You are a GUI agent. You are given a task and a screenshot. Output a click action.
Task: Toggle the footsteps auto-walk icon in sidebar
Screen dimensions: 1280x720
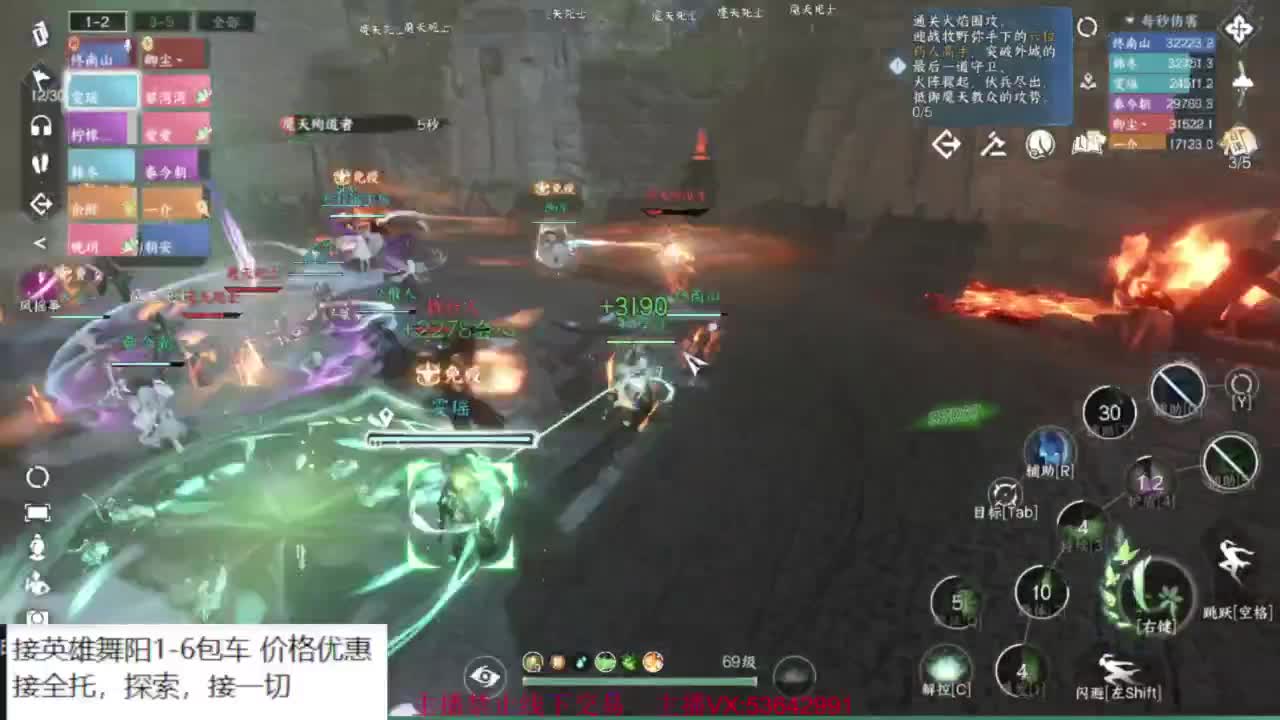[40, 163]
